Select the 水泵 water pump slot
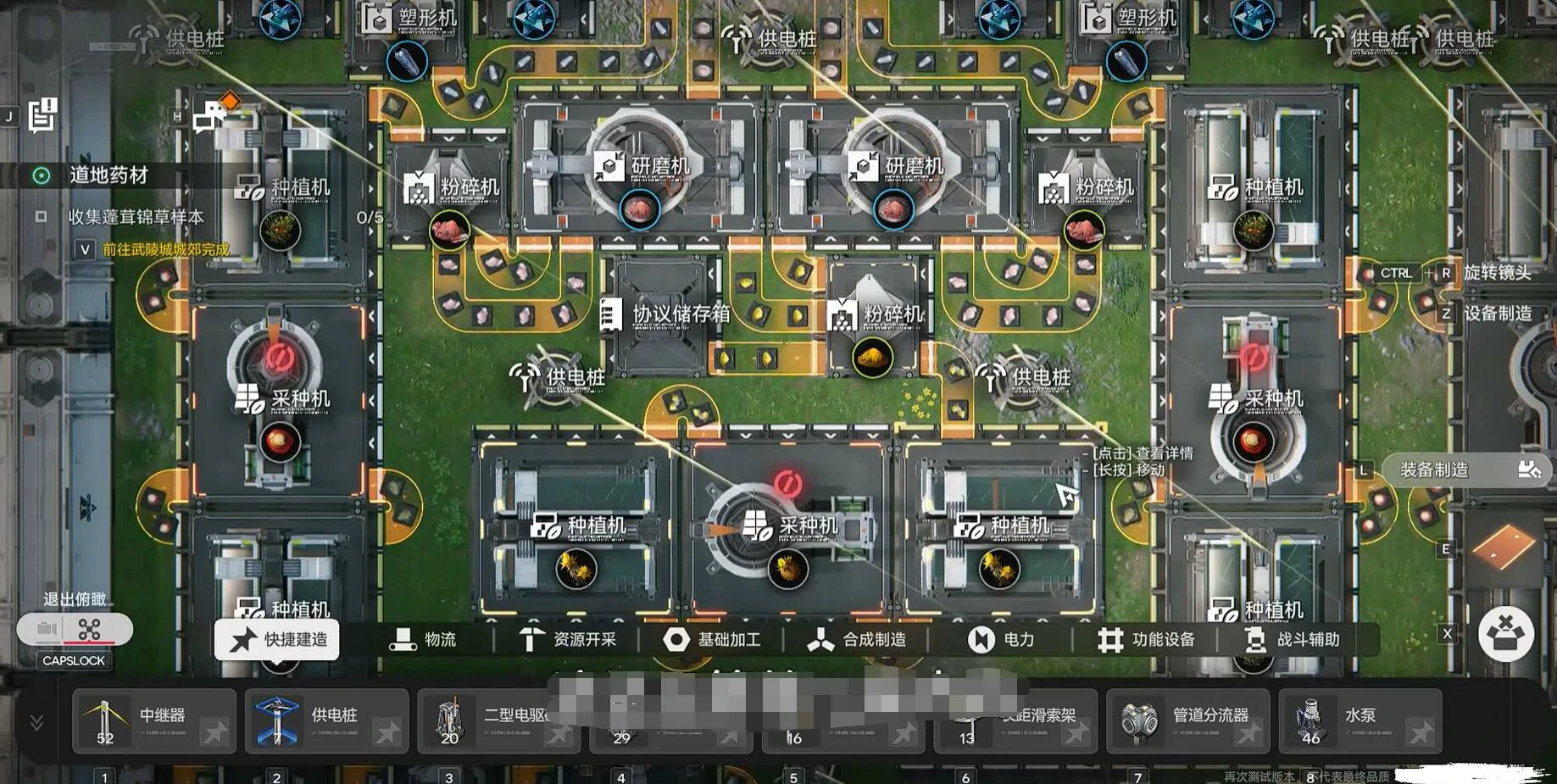Screen dimensions: 1557x784 pyautogui.click(x=1348, y=720)
